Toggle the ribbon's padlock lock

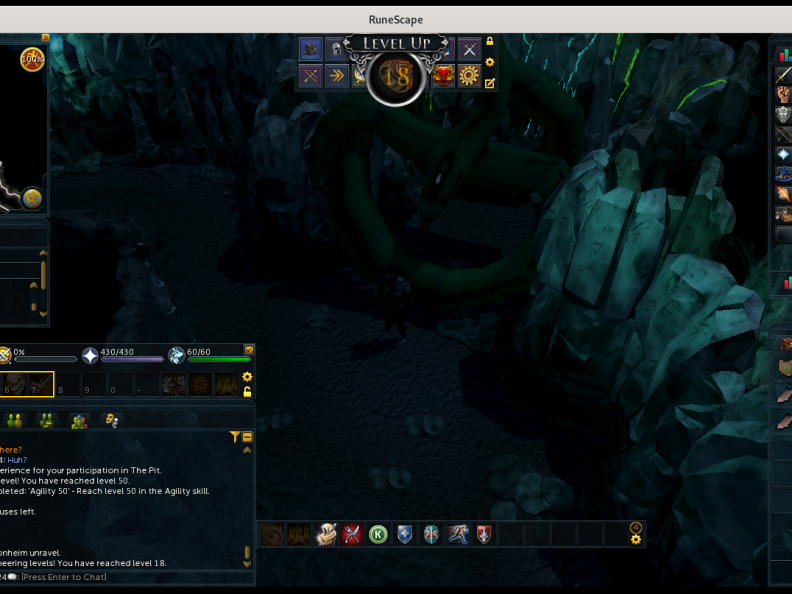(490, 42)
